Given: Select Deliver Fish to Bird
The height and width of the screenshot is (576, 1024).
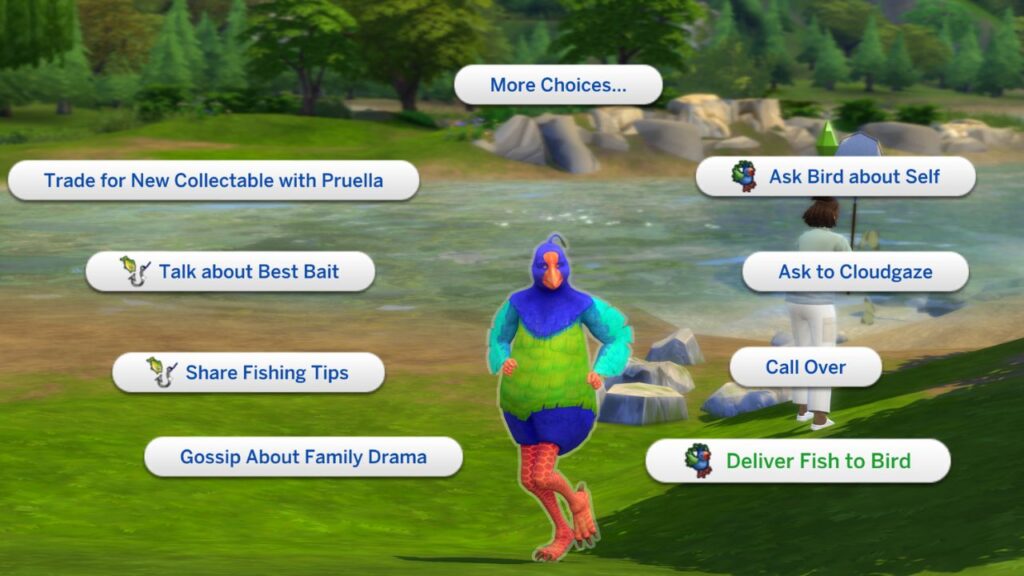Looking at the screenshot, I should click(797, 461).
